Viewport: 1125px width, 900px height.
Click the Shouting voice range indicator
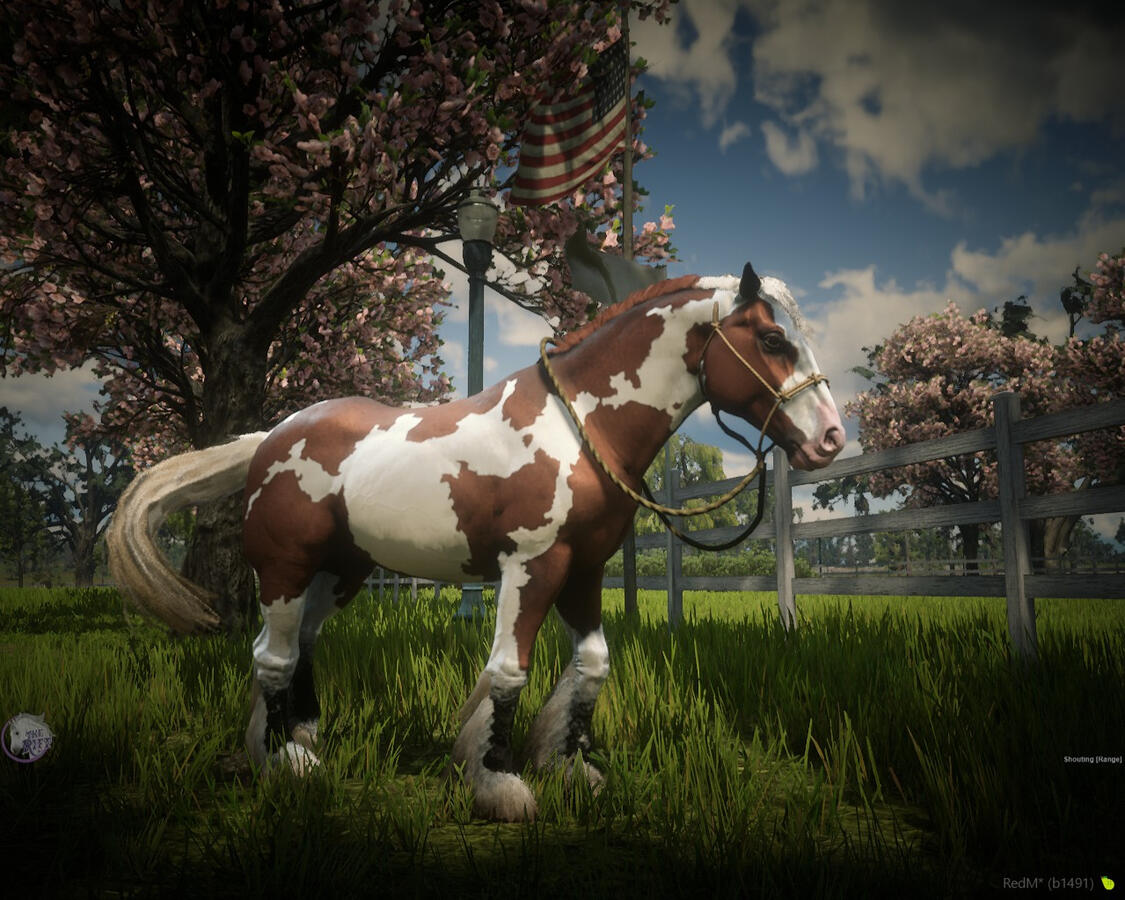[x=1092, y=760]
